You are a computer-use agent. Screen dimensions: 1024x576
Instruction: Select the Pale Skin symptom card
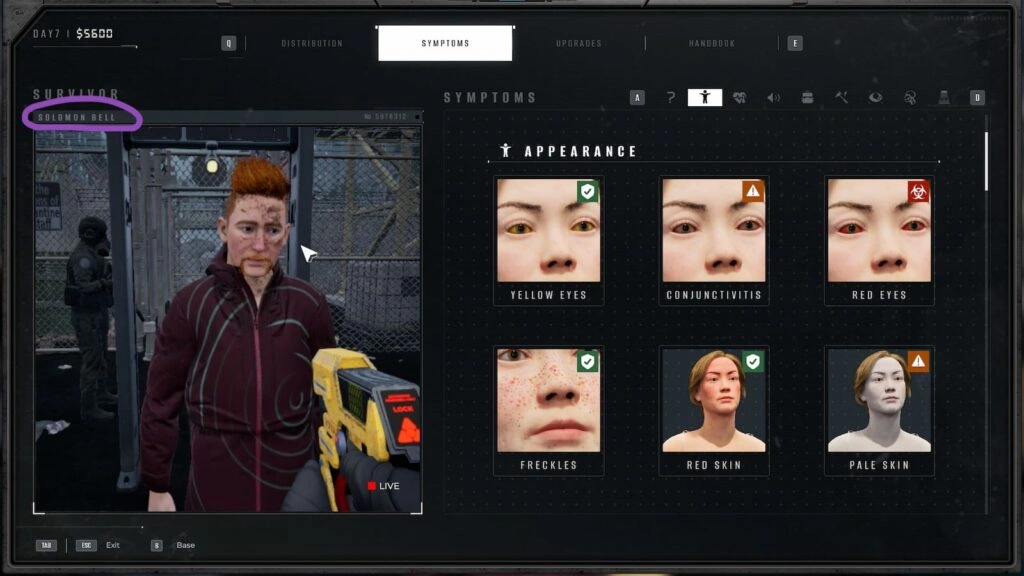[x=879, y=410]
